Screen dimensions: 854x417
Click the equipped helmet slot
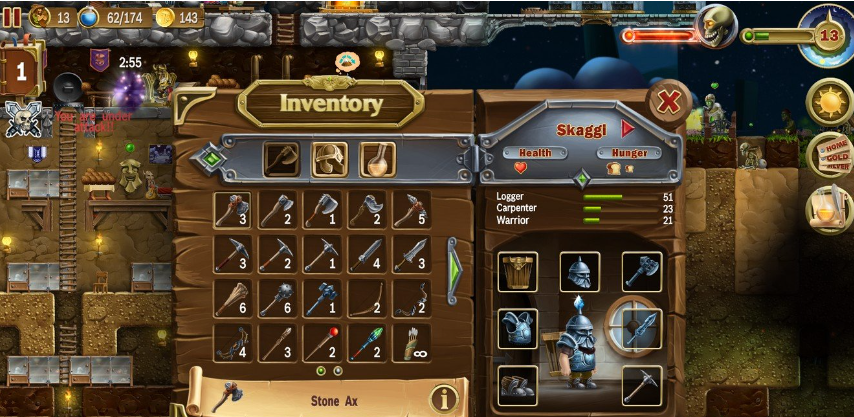[579, 271]
